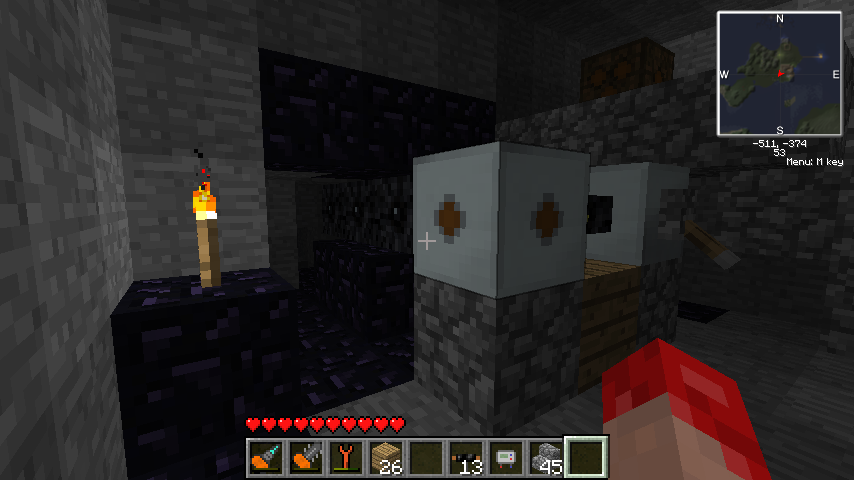Choose the orange wrench in the hotbar
This screenshot has height=480, width=854.
(345, 457)
